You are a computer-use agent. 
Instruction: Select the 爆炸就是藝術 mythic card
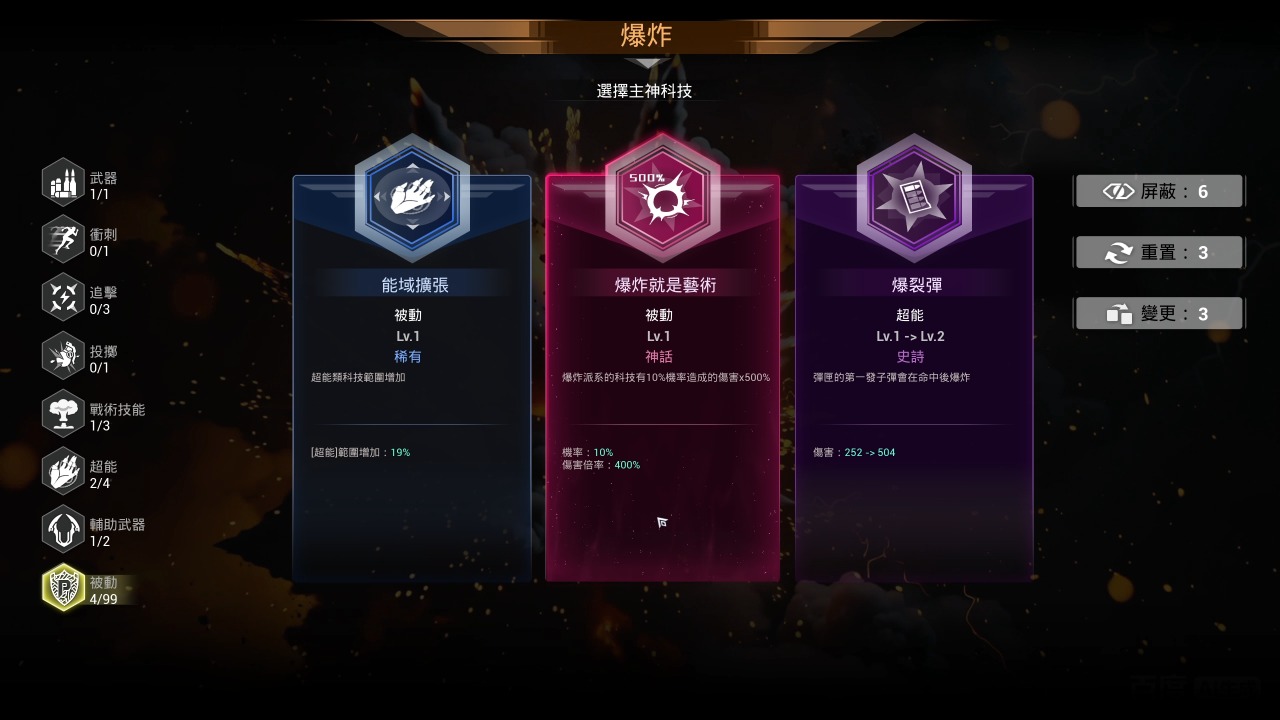click(662, 380)
